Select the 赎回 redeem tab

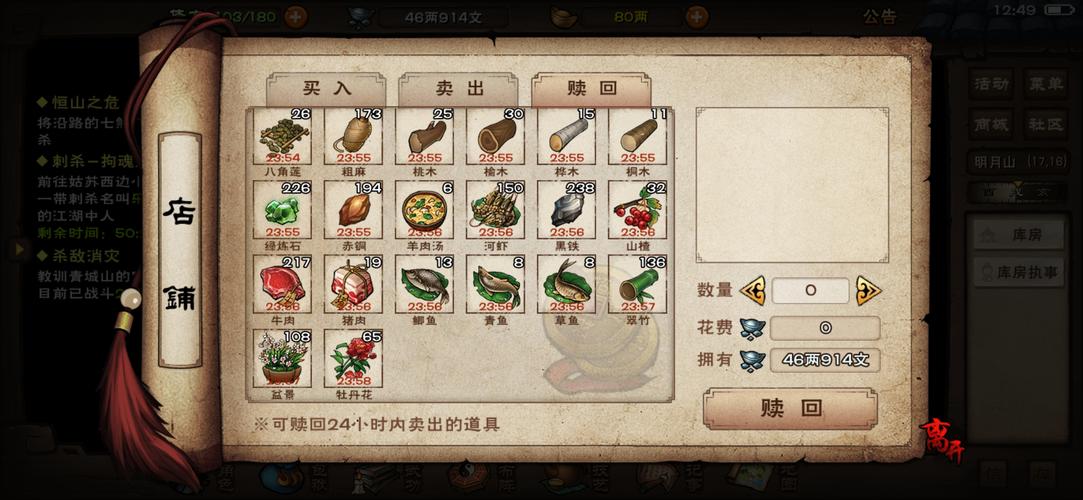(x=590, y=88)
